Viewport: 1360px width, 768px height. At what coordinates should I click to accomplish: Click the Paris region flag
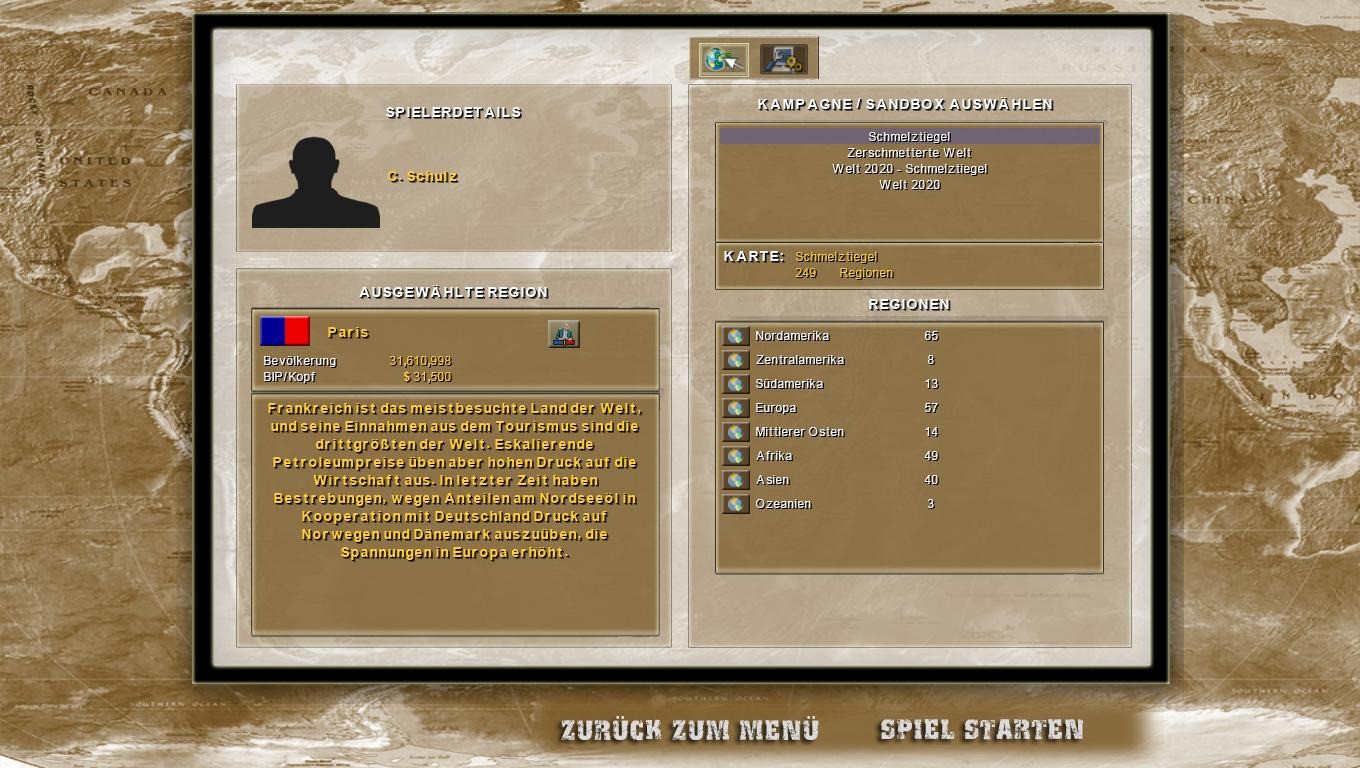[x=285, y=331]
